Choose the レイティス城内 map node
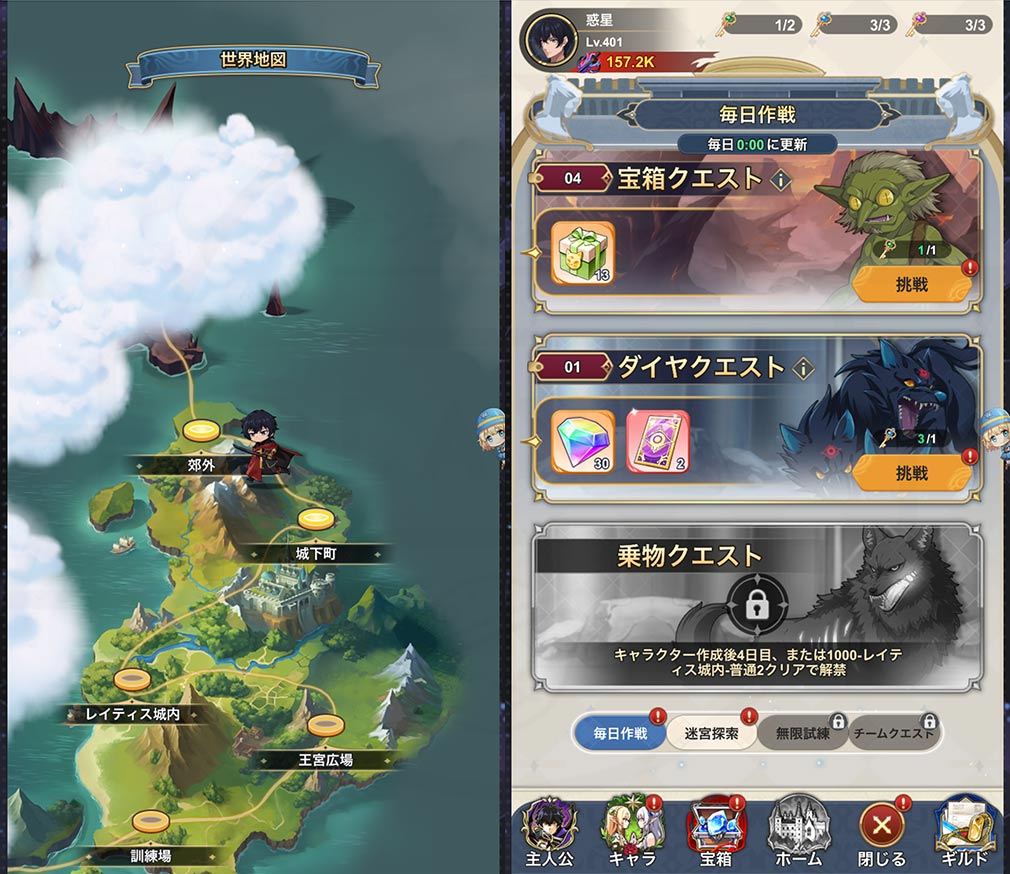 tap(132, 680)
